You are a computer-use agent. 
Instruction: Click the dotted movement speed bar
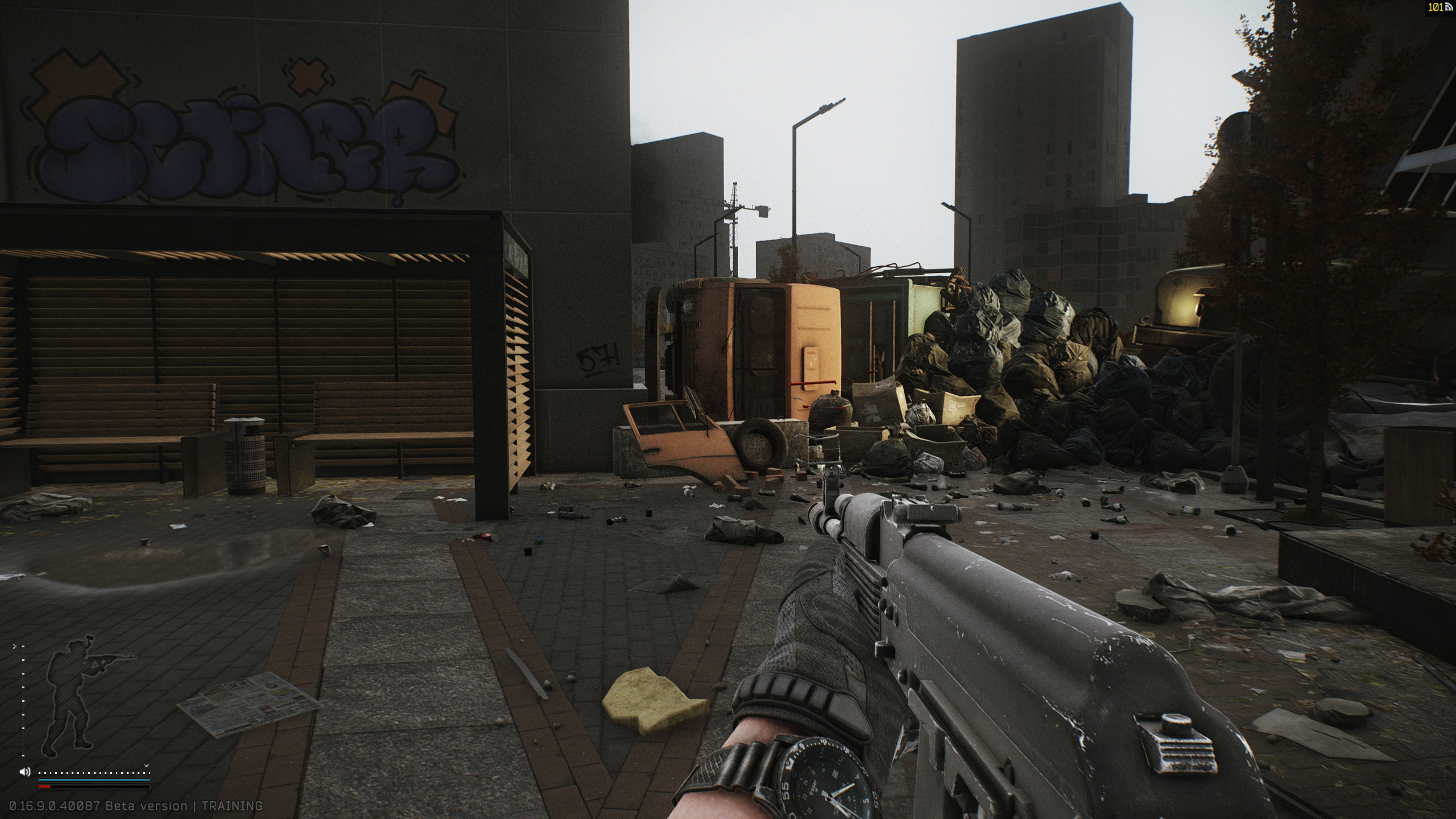pos(93,773)
